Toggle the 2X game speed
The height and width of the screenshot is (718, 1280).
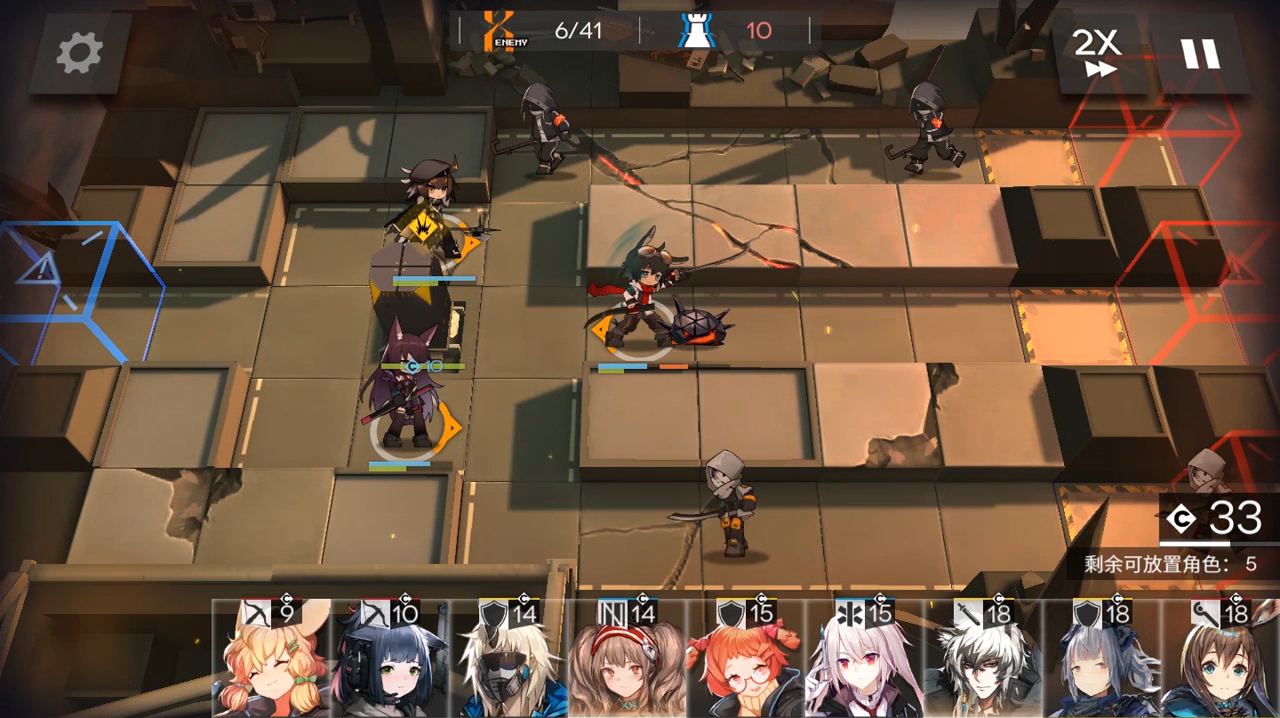coord(1097,53)
